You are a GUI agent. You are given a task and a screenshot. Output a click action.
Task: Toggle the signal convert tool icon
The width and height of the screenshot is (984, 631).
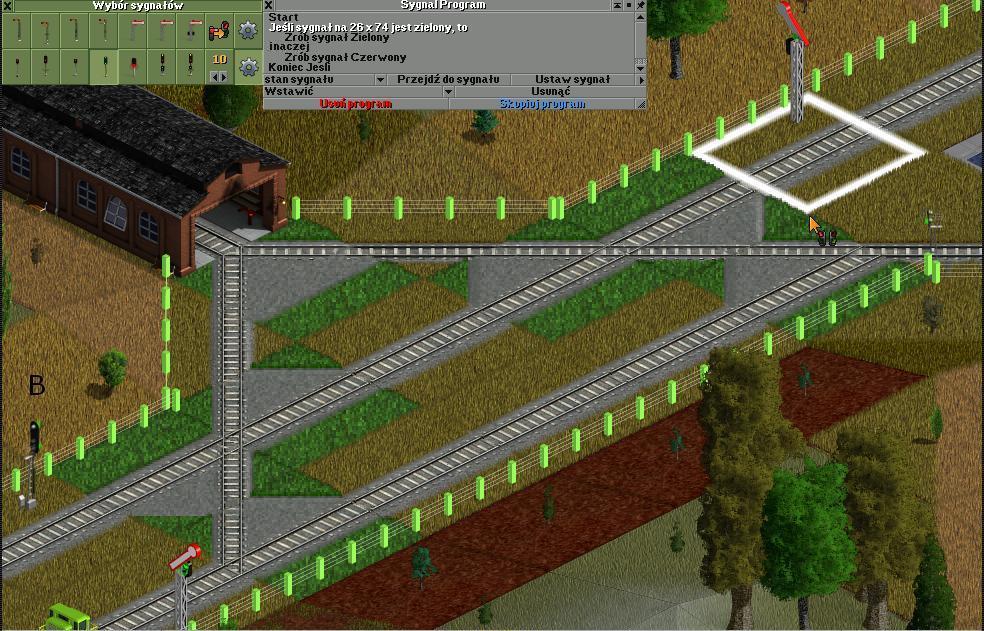[x=219, y=32]
